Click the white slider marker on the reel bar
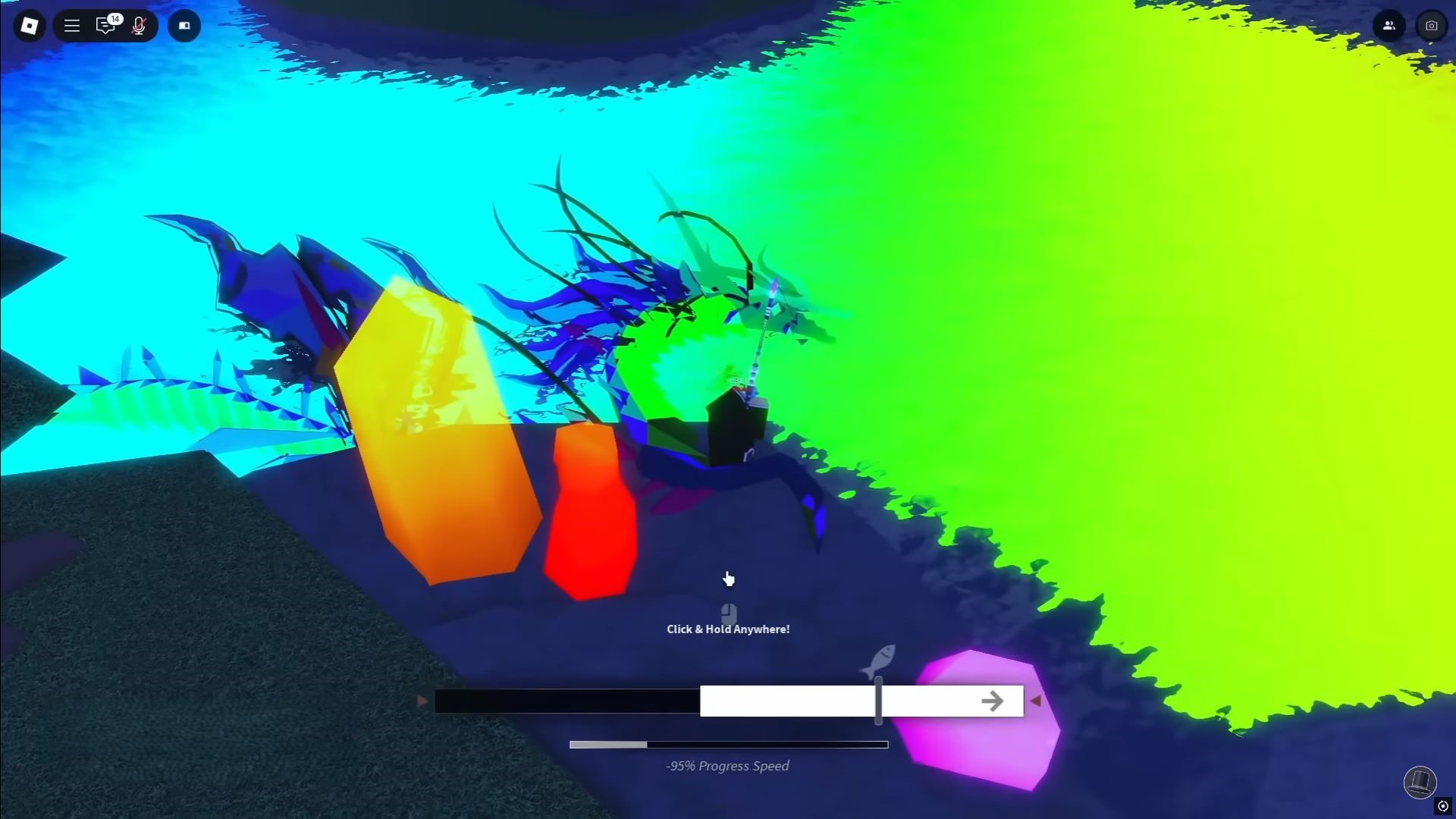The height and width of the screenshot is (819, 1456). [878, 701]
